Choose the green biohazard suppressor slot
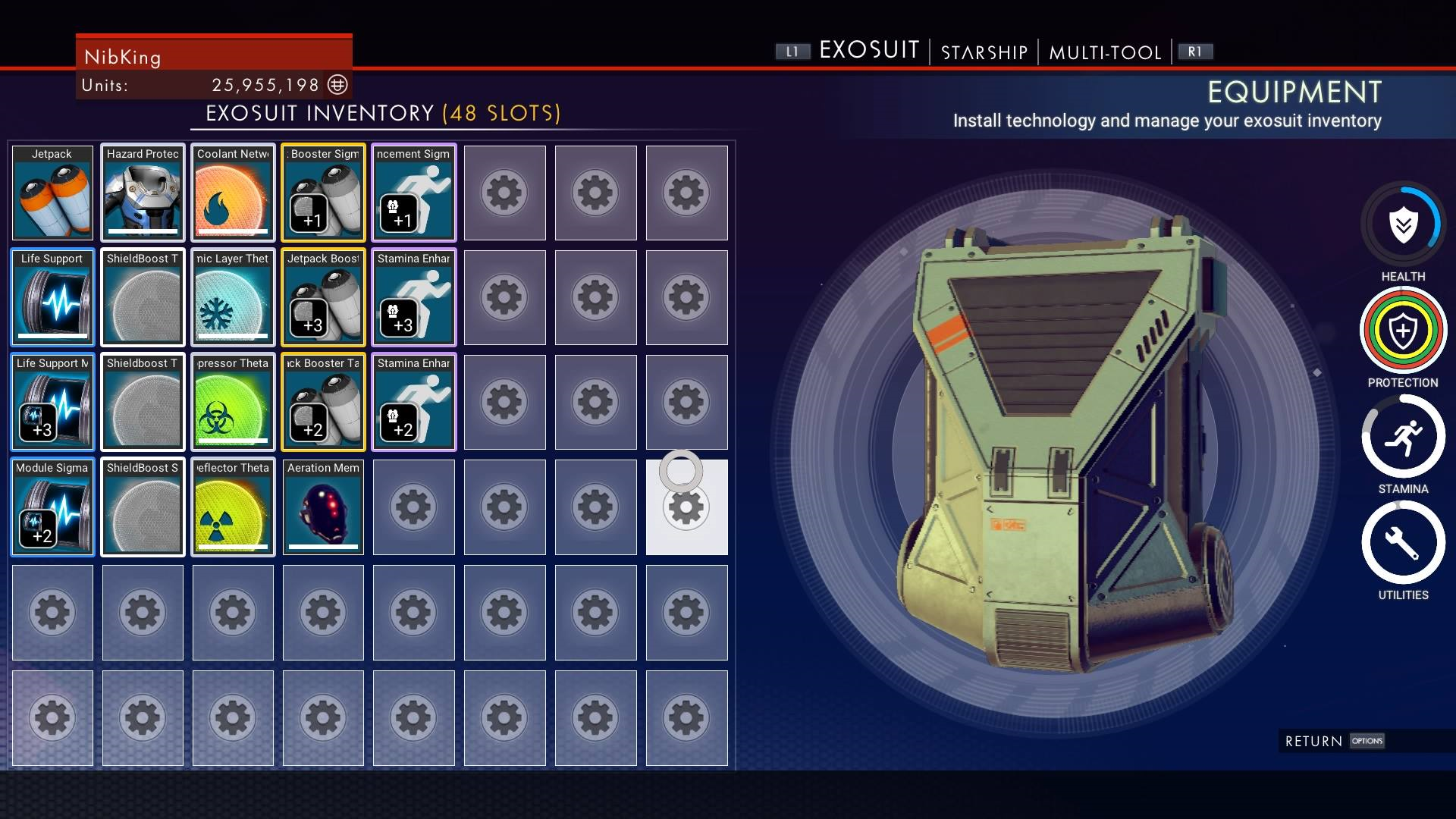The width and height of the screenshot is (1456, 819). [x=233, y=402]
